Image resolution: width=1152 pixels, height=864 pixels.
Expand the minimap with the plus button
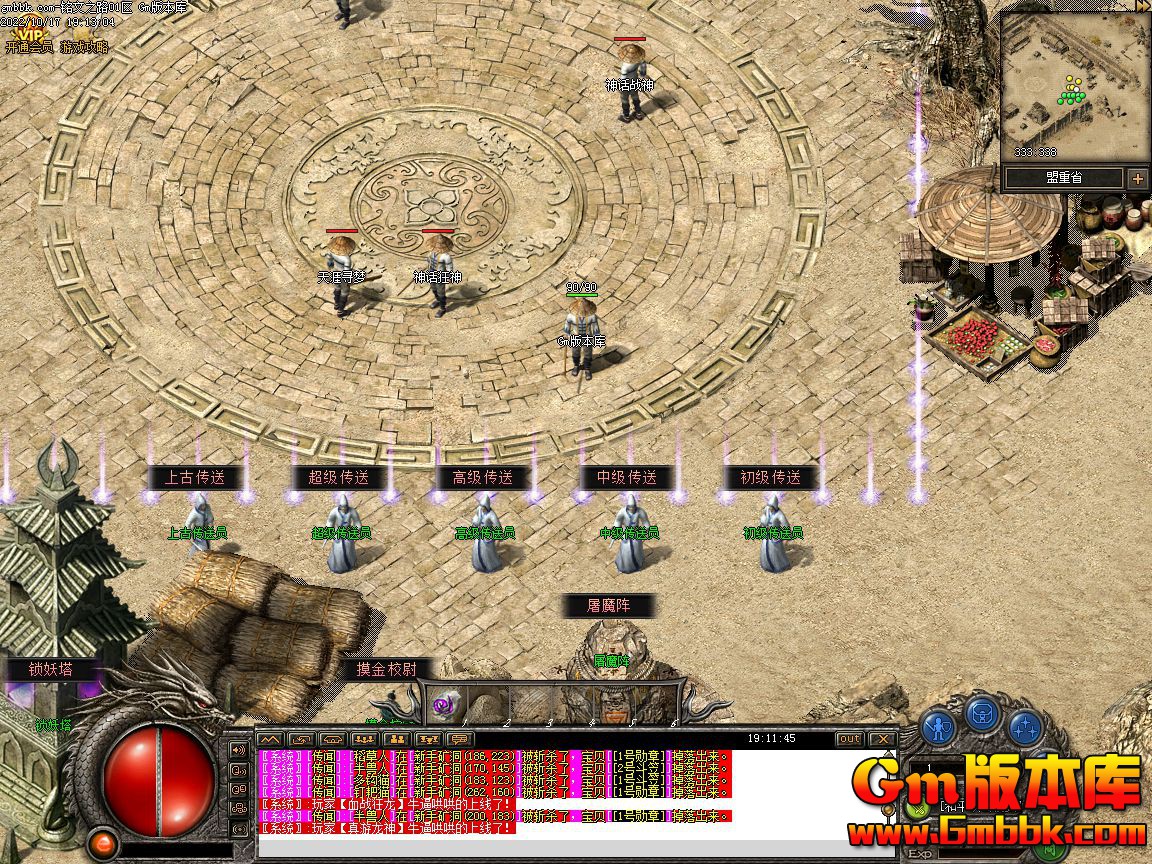coord(1138,178)
